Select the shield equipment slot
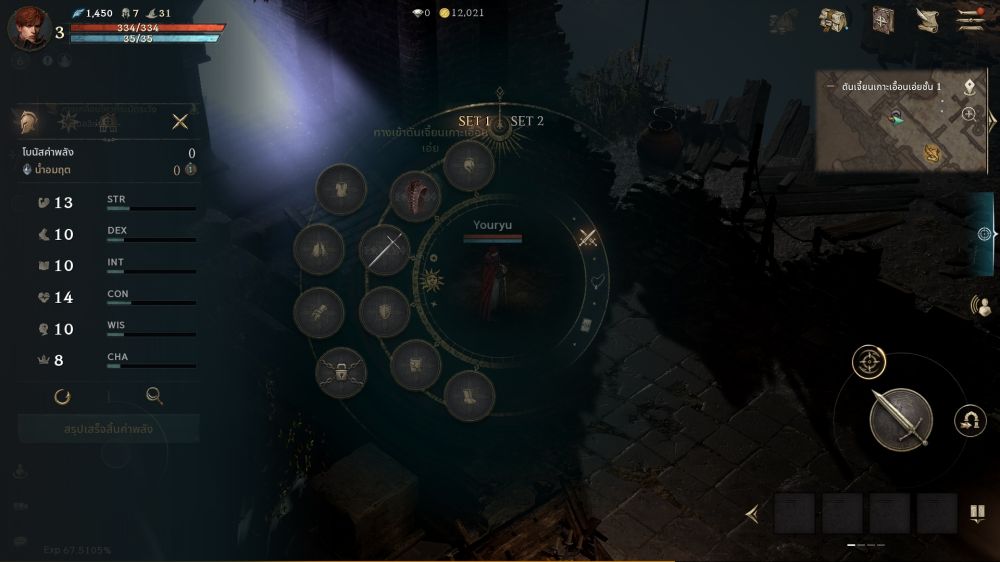 (x=384, y=311)
